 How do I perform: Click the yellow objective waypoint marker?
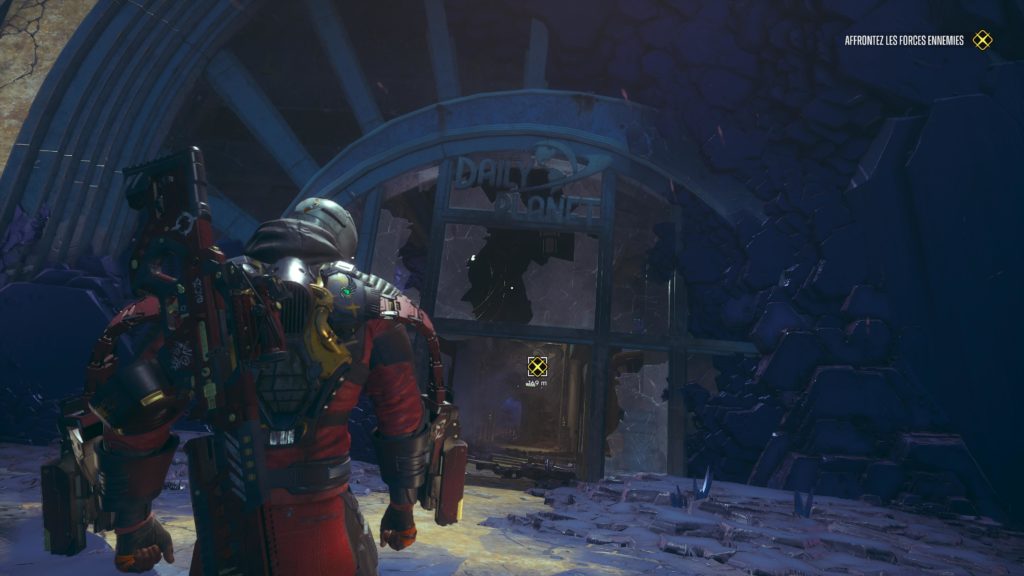point(537,366)
